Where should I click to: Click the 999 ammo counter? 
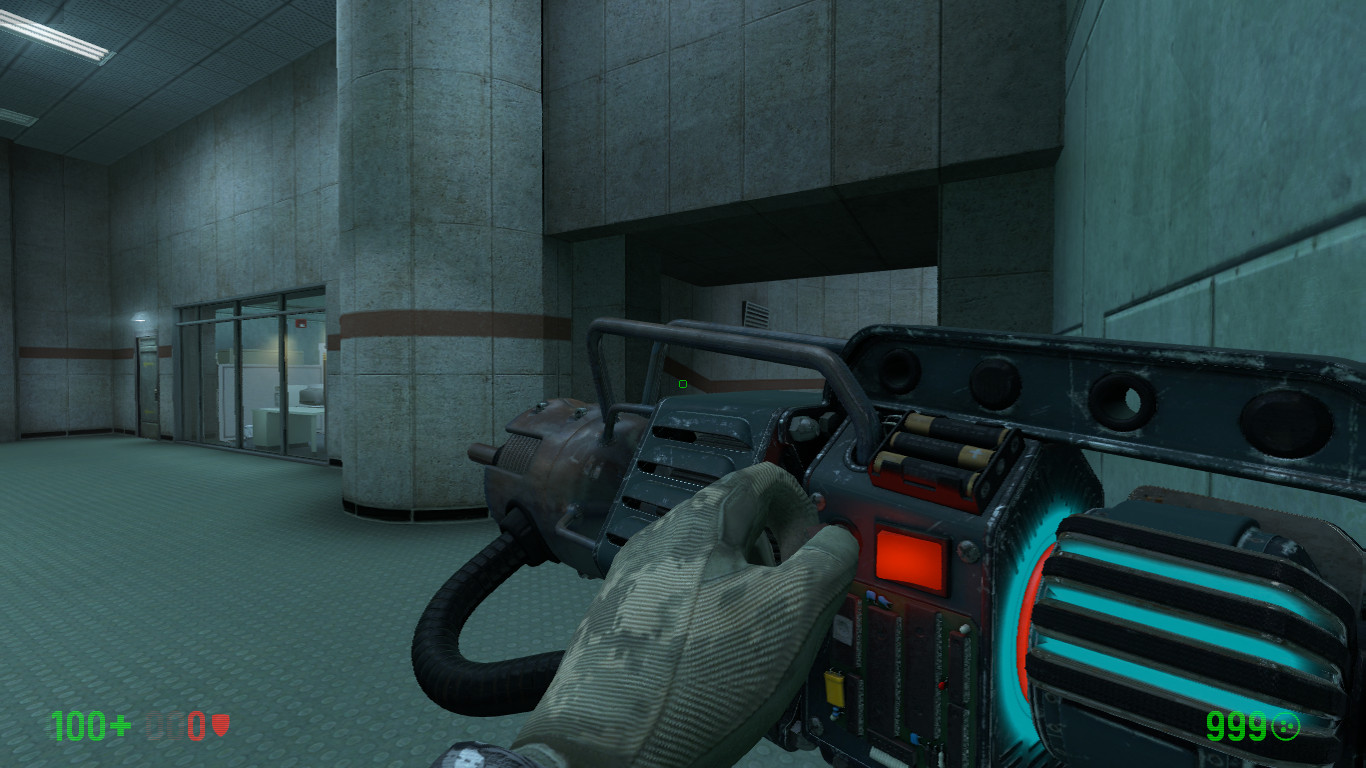click(1236, 726)
